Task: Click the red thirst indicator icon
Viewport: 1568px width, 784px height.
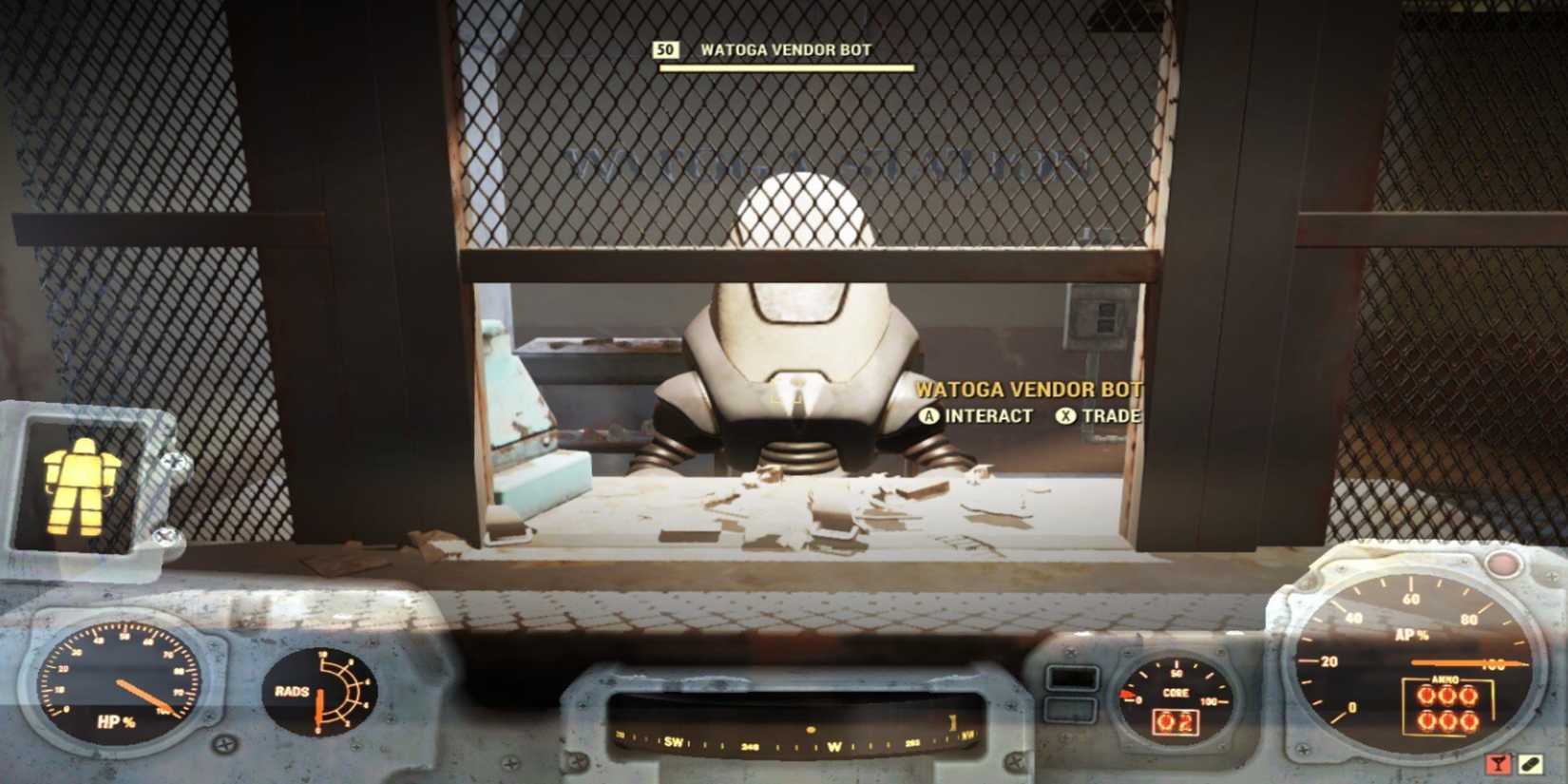Action: click(1497, 761)
